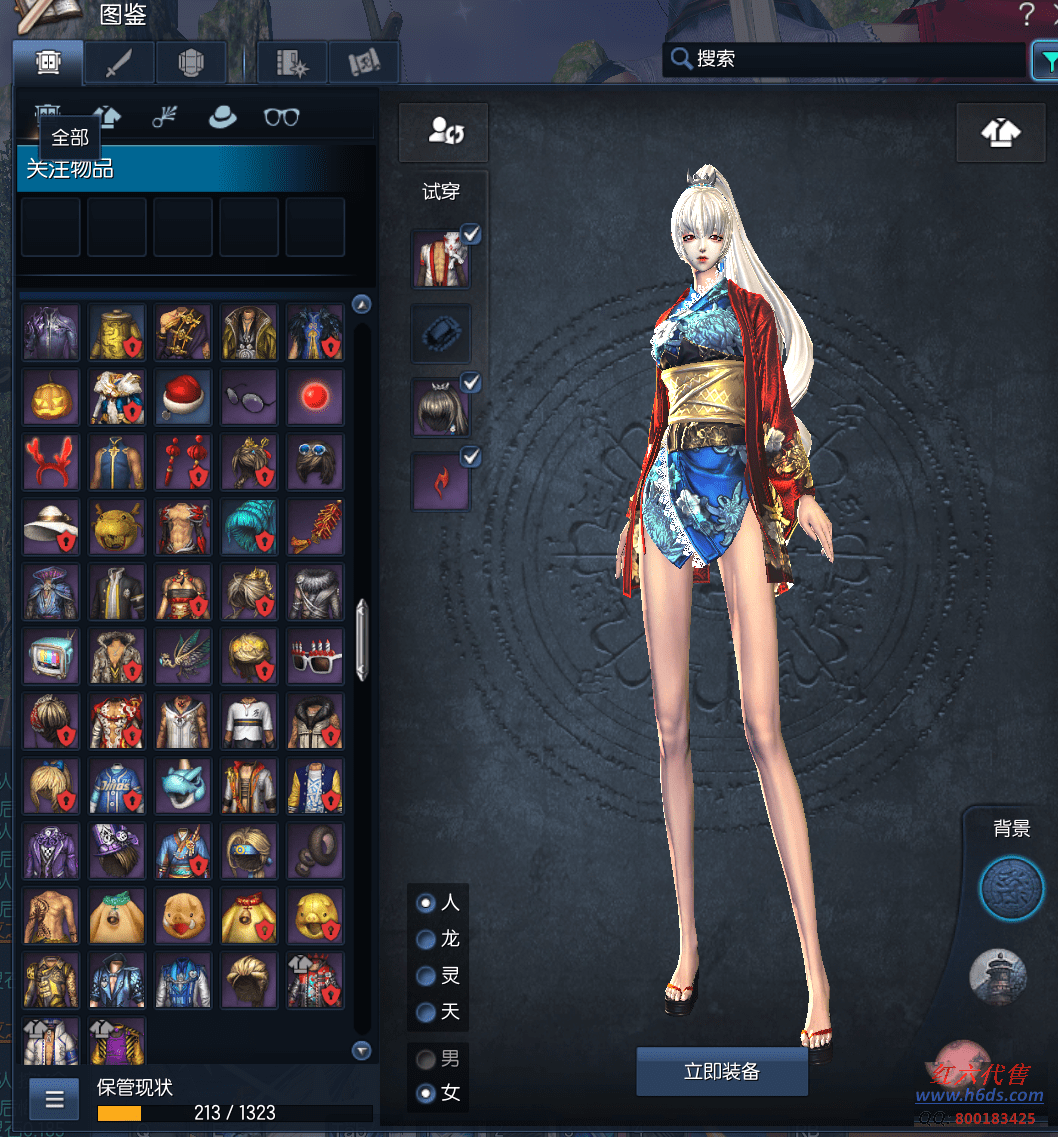Click the question mark help button
Screen dimensions: 1058x1137
(1027, 15)
